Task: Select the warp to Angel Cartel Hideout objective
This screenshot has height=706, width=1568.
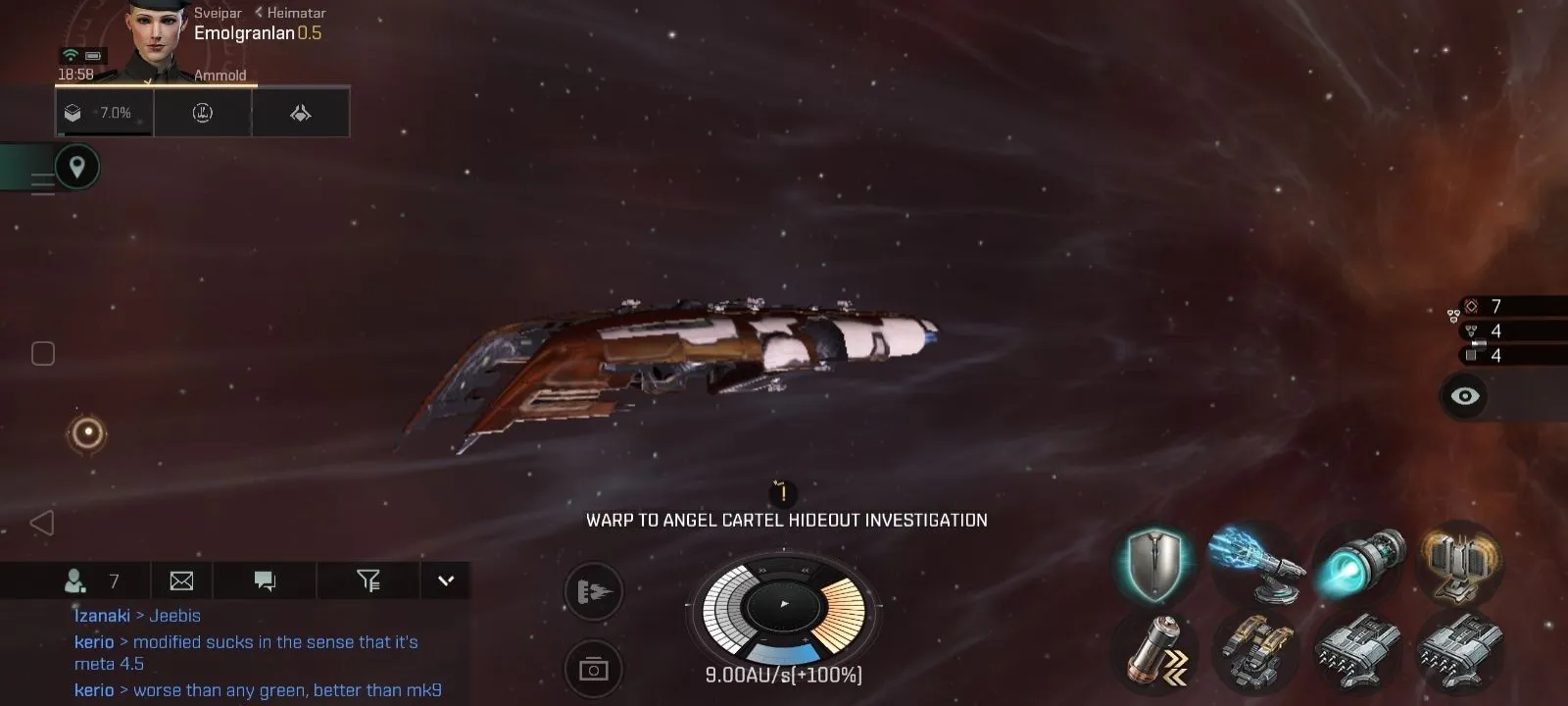Action: coord(786,520)
